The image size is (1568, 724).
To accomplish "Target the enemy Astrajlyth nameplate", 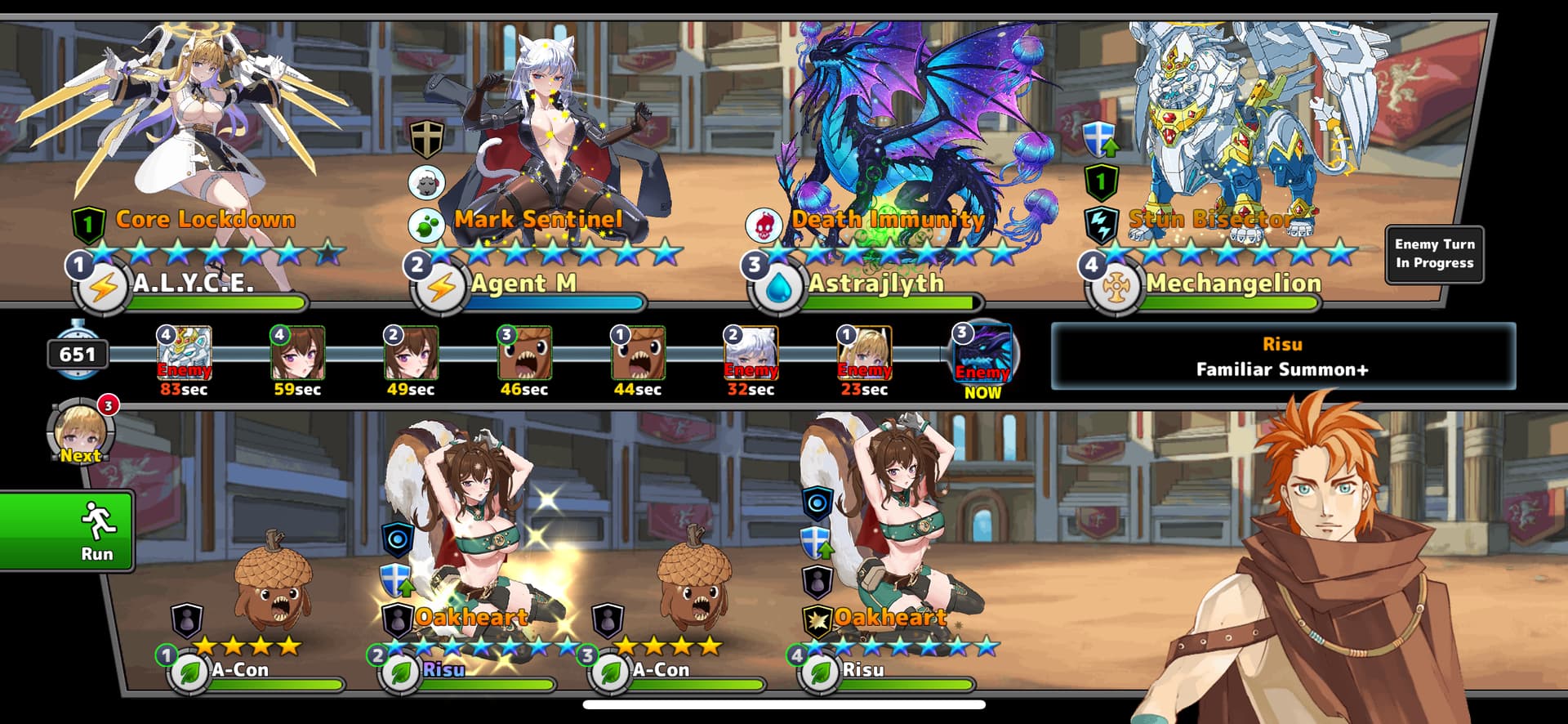I will coord(875,284).
